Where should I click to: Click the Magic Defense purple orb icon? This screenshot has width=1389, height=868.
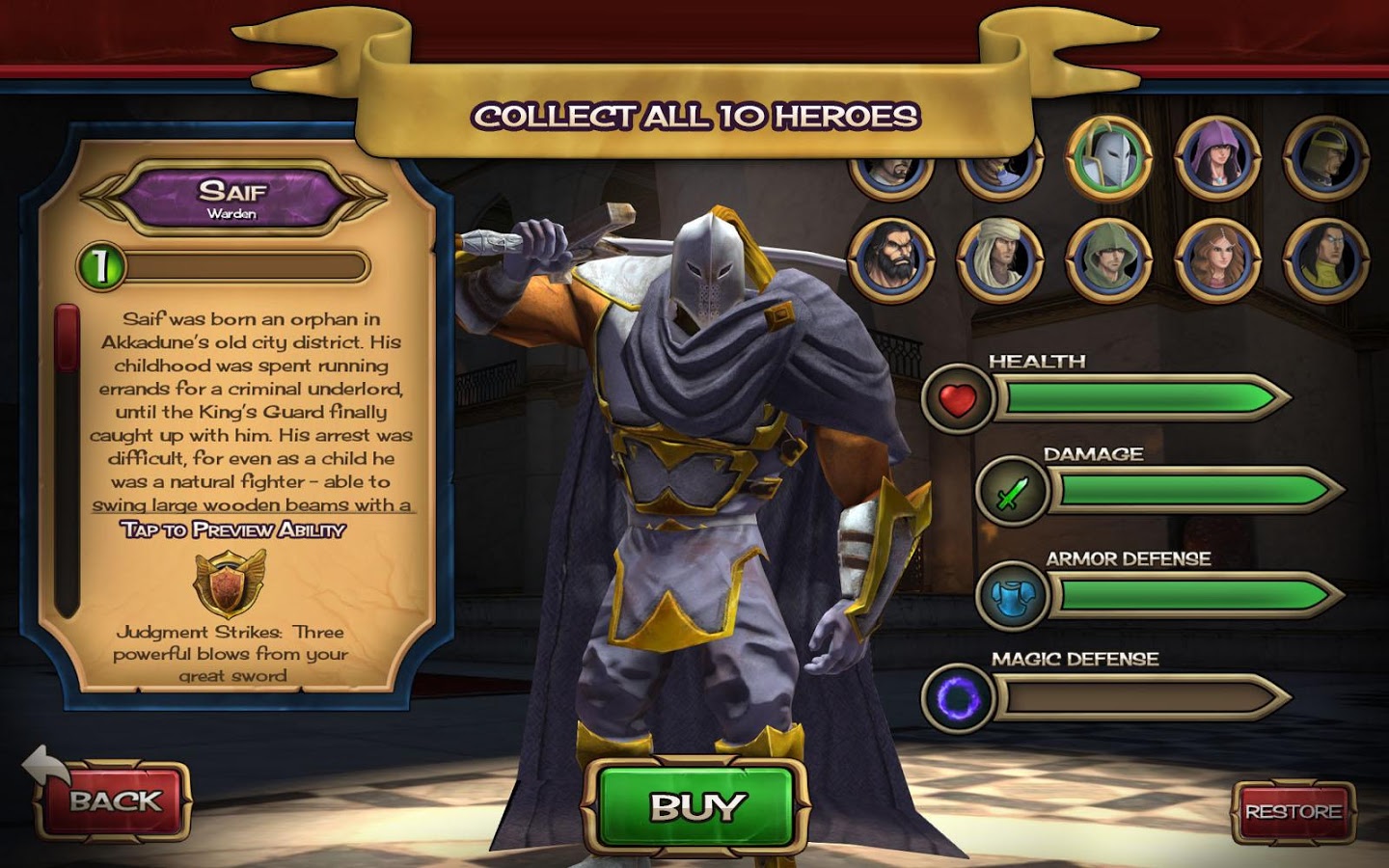click(x=959, y=696)
